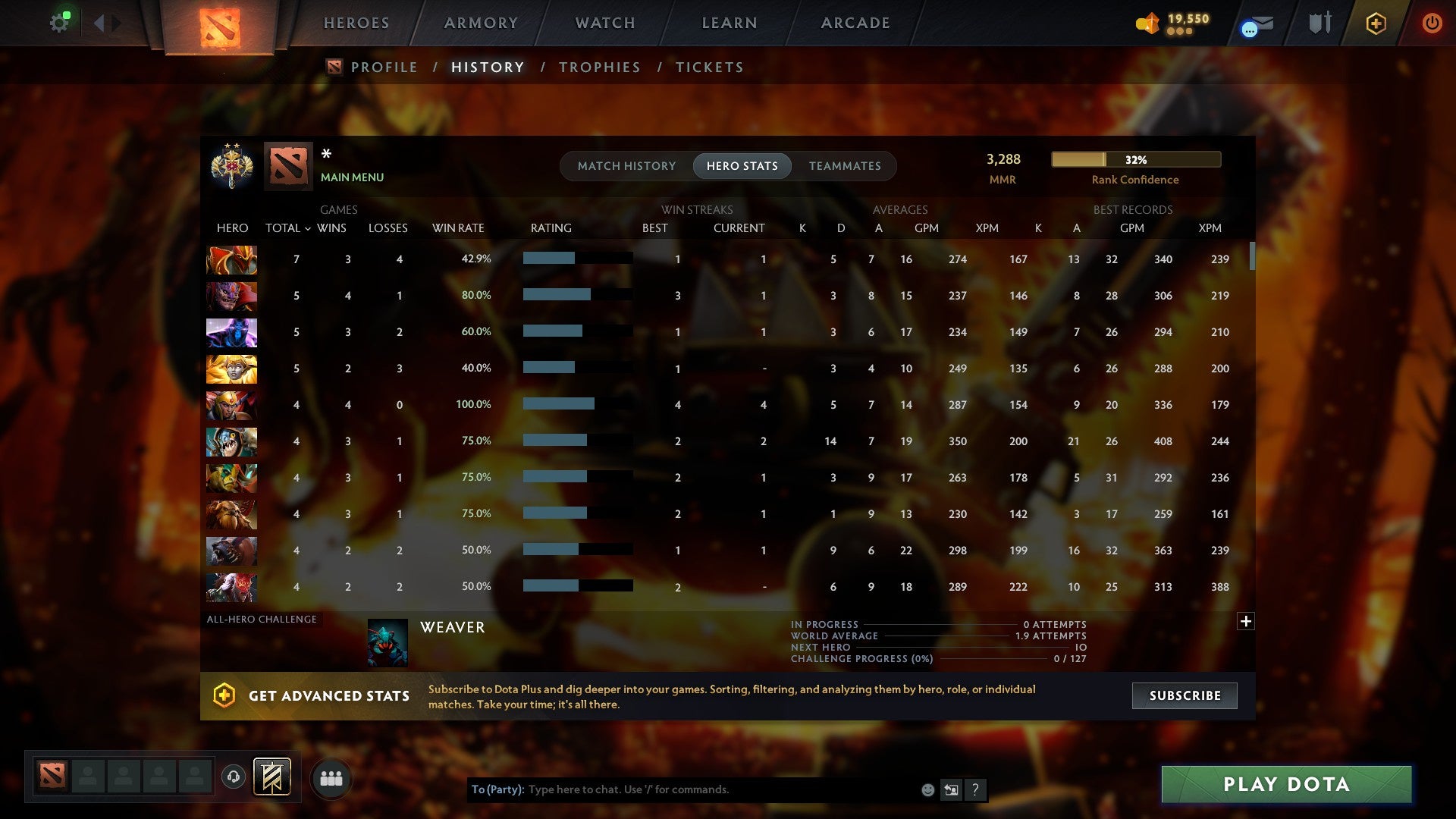Go to the TROPHIES tab
The width and height of the screenshot is (1456, 819).
click(x=599, y=67)
